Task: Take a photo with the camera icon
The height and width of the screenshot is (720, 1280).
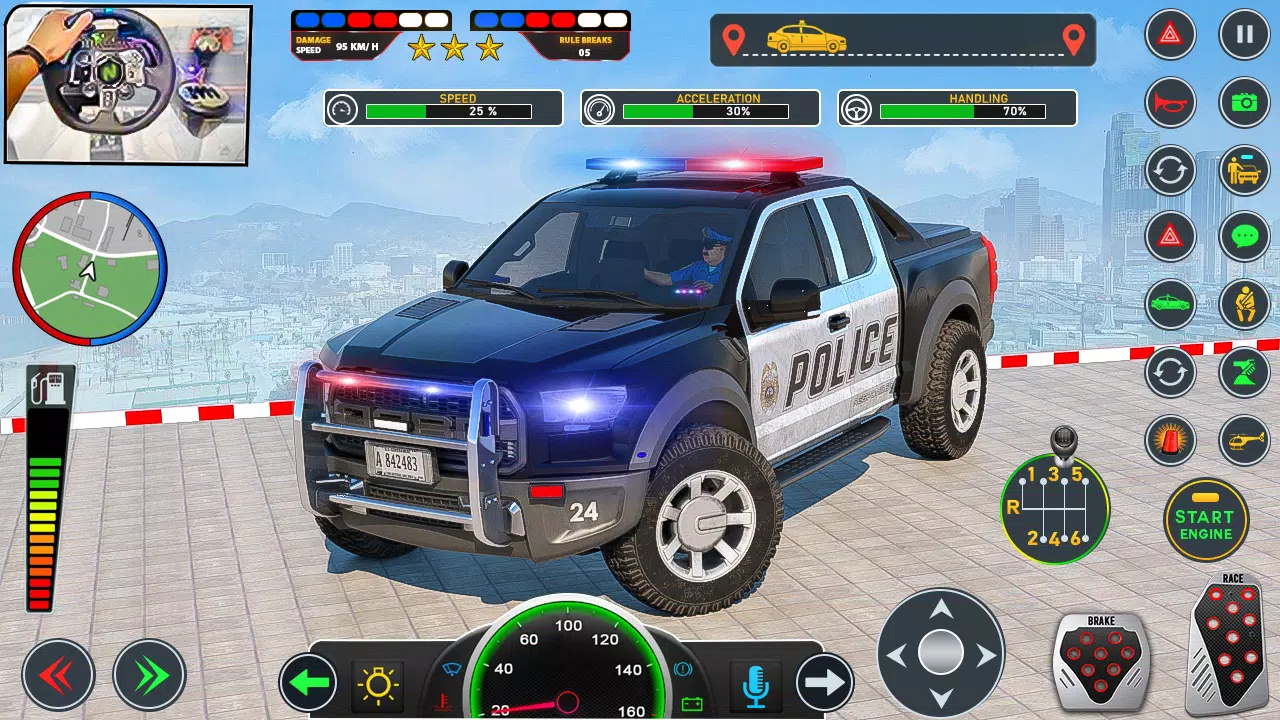Action: [1245, 103]
